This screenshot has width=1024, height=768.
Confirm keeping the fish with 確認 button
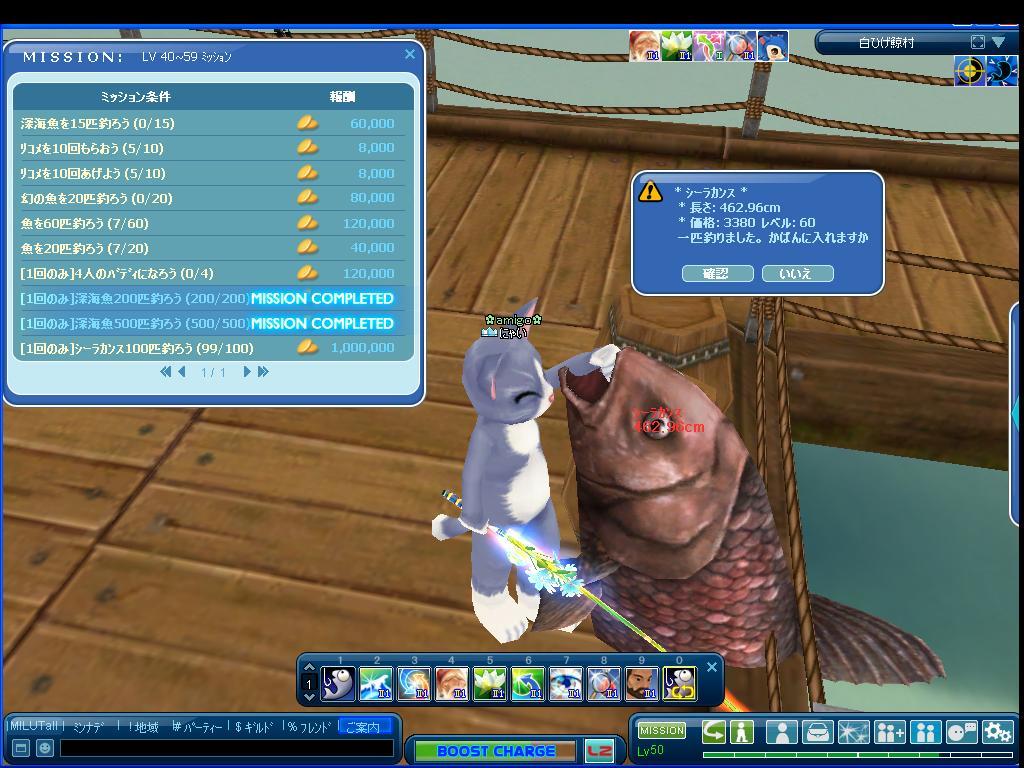coord(717,273)
